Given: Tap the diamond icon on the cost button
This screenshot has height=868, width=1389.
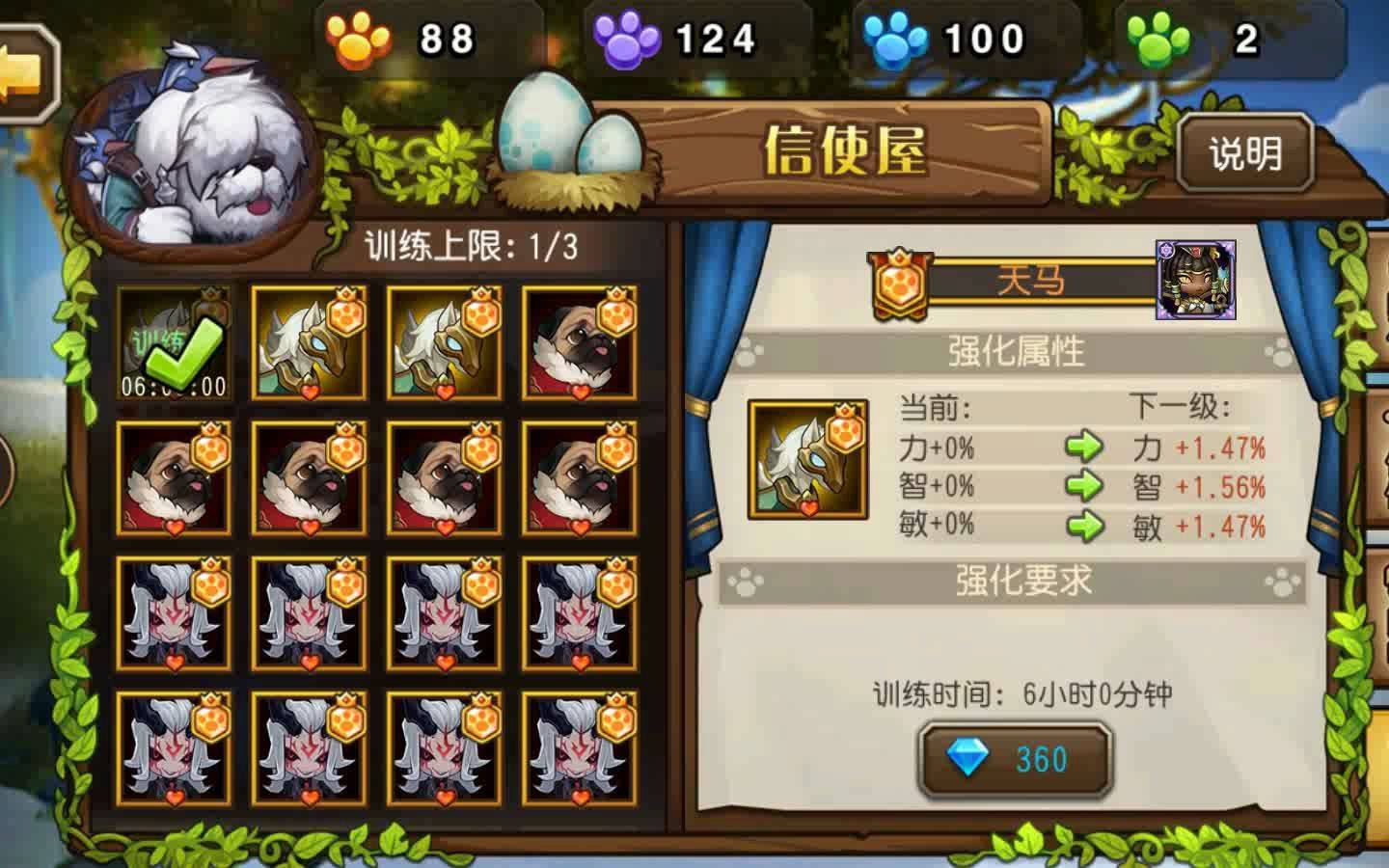Looking at the screenshot, I should click(969, 759).
